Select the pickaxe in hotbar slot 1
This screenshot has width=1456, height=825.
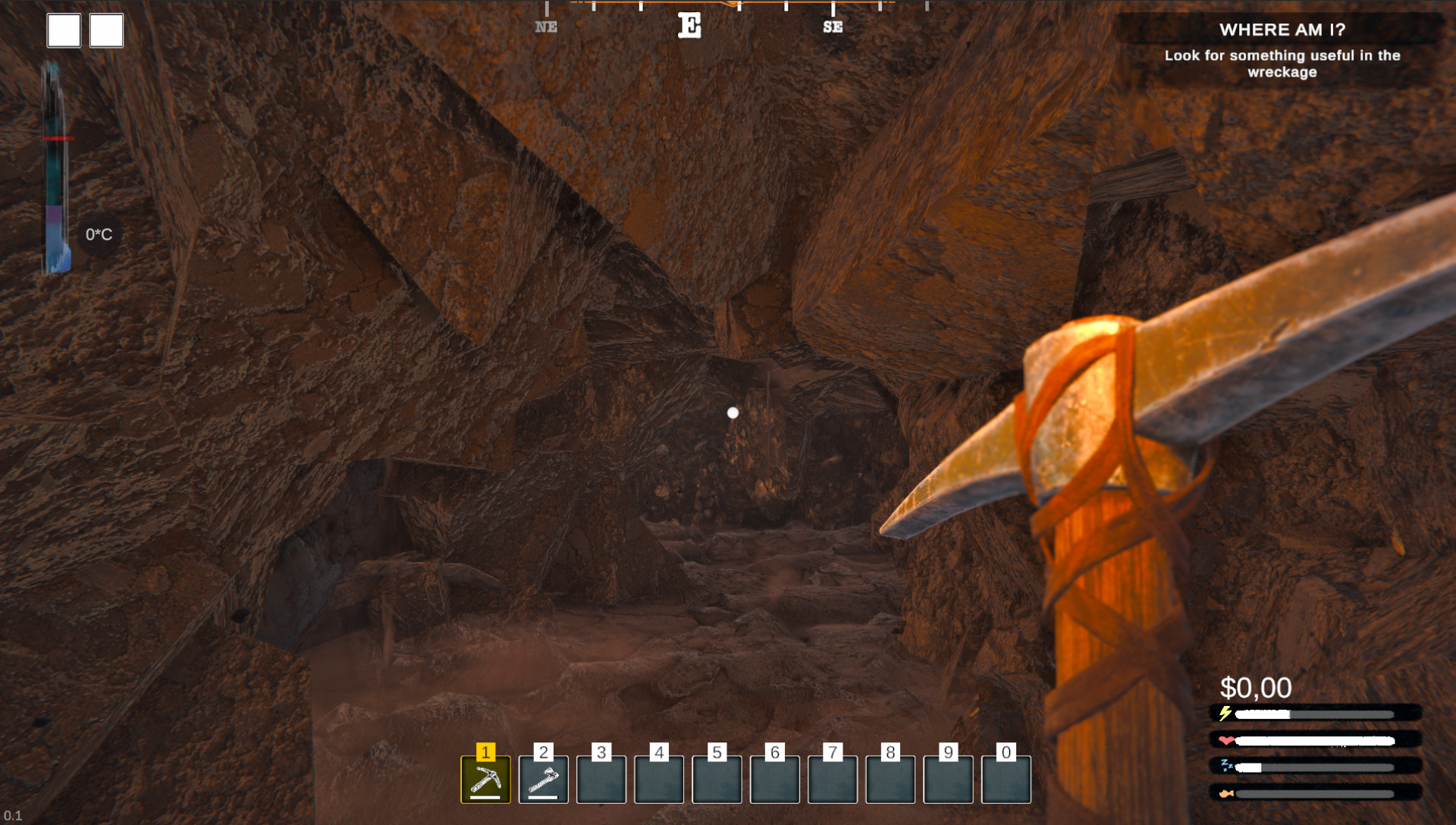point(485,779)
